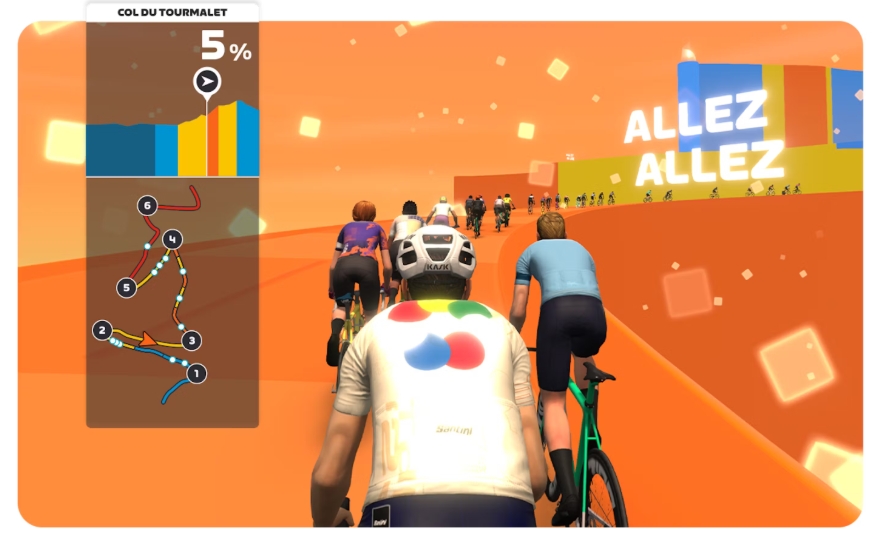
Task: Click the elevation profile graph
Action: [172, 140]
